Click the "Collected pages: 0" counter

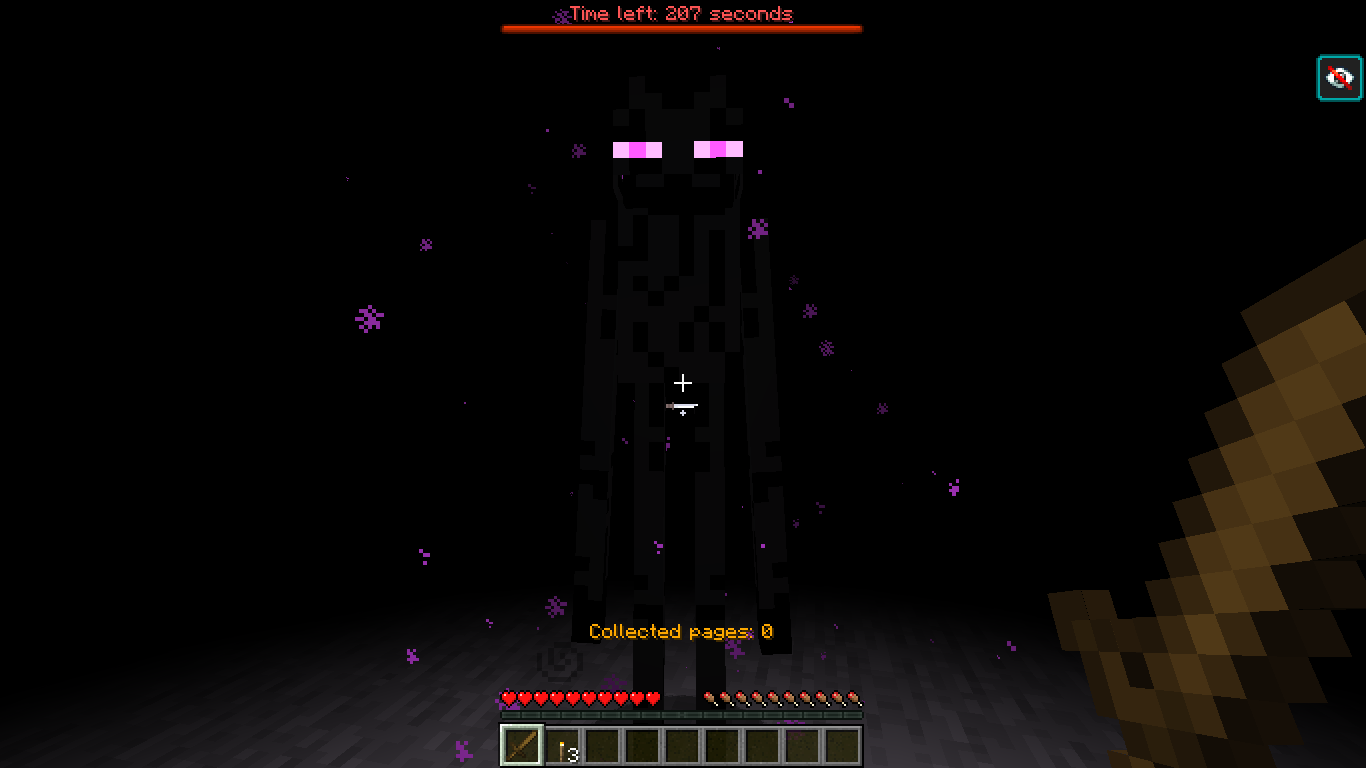point(683,631)
